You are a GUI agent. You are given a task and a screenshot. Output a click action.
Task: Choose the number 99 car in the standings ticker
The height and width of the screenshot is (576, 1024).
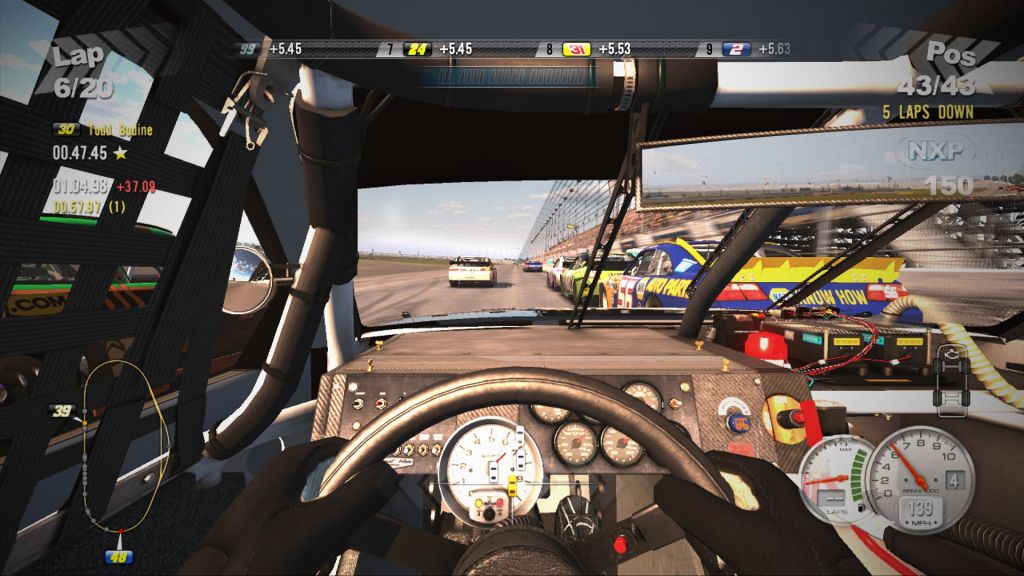pyautogui.click(x=246, y=48)
